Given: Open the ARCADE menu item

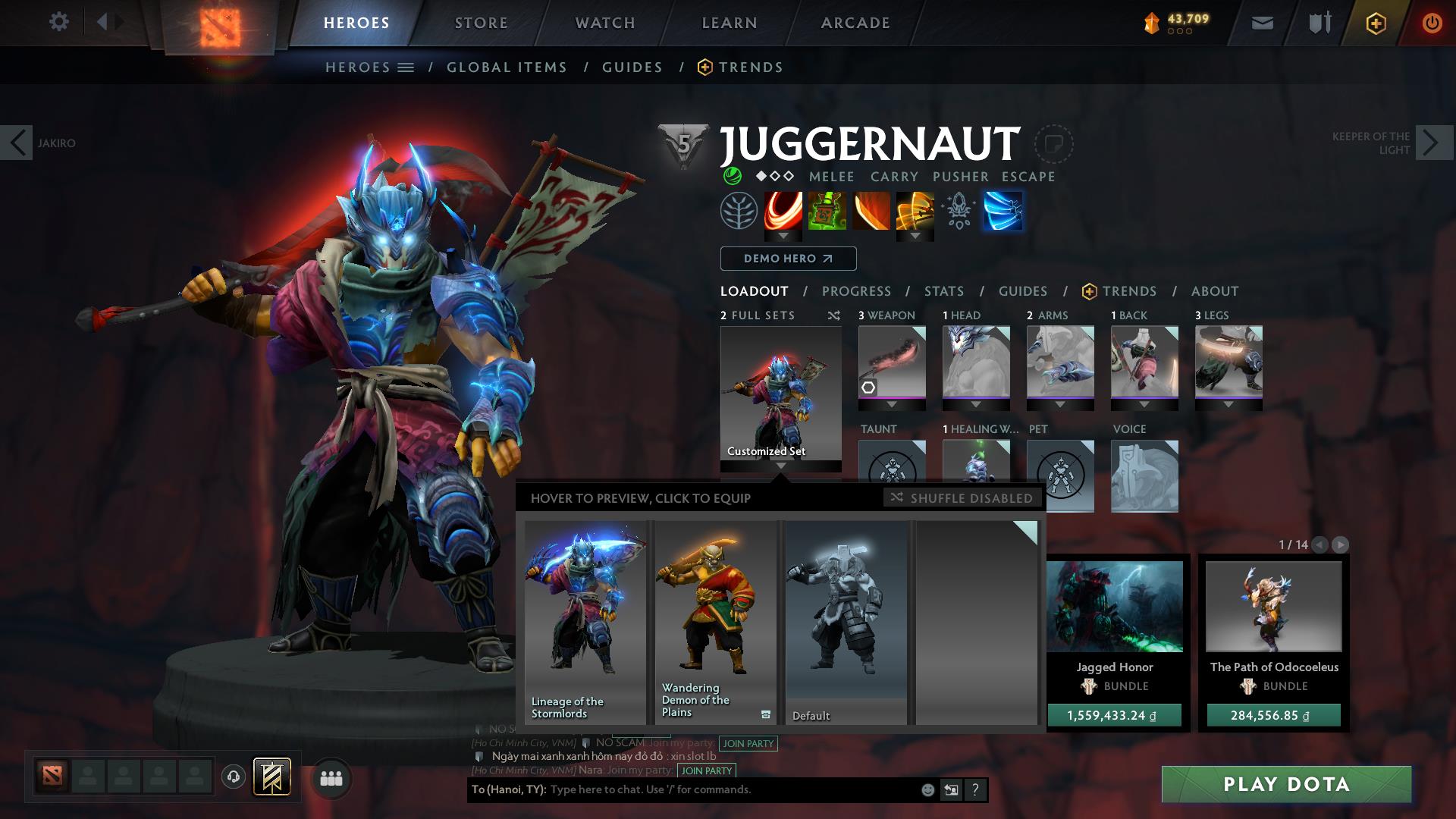Looking at the screenshot, I should tap(855, 23).
